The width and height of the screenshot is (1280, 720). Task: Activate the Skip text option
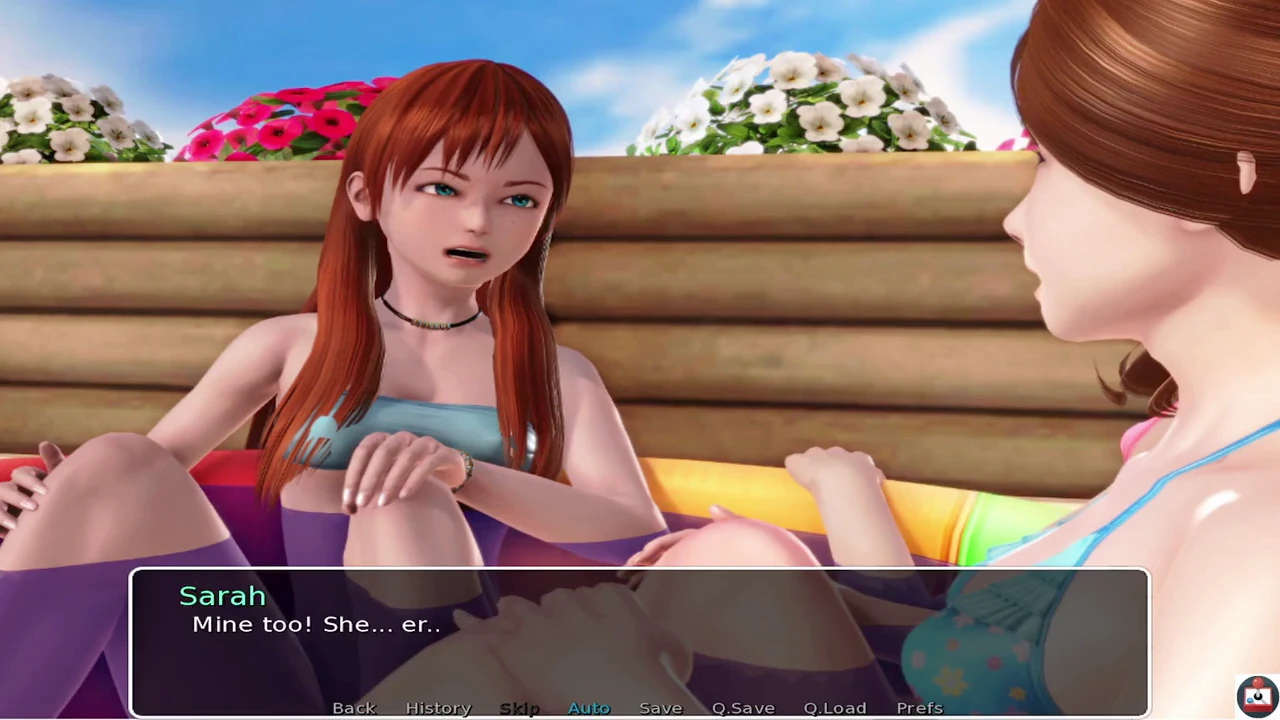pos(519,708)
